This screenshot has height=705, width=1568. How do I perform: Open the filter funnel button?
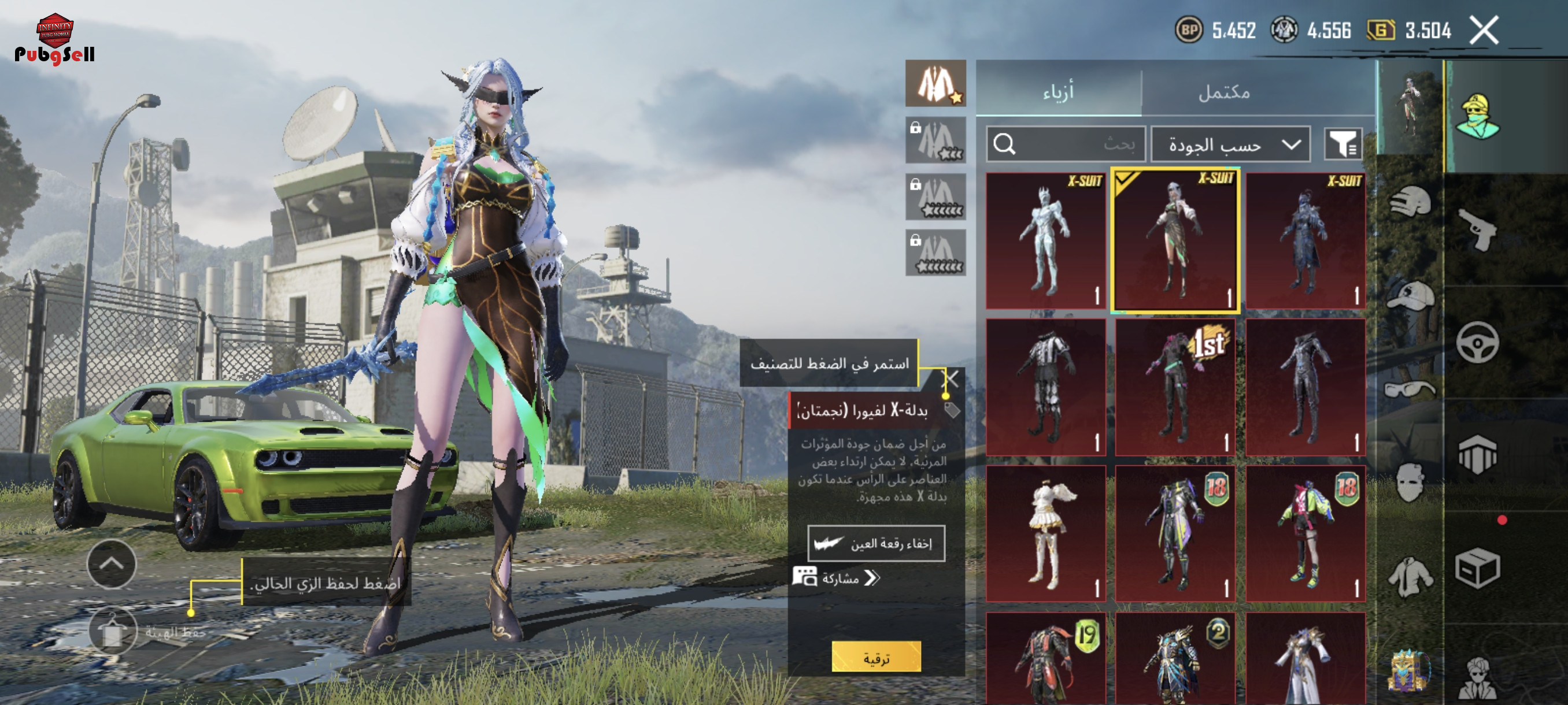click(x=1343, y=144)
